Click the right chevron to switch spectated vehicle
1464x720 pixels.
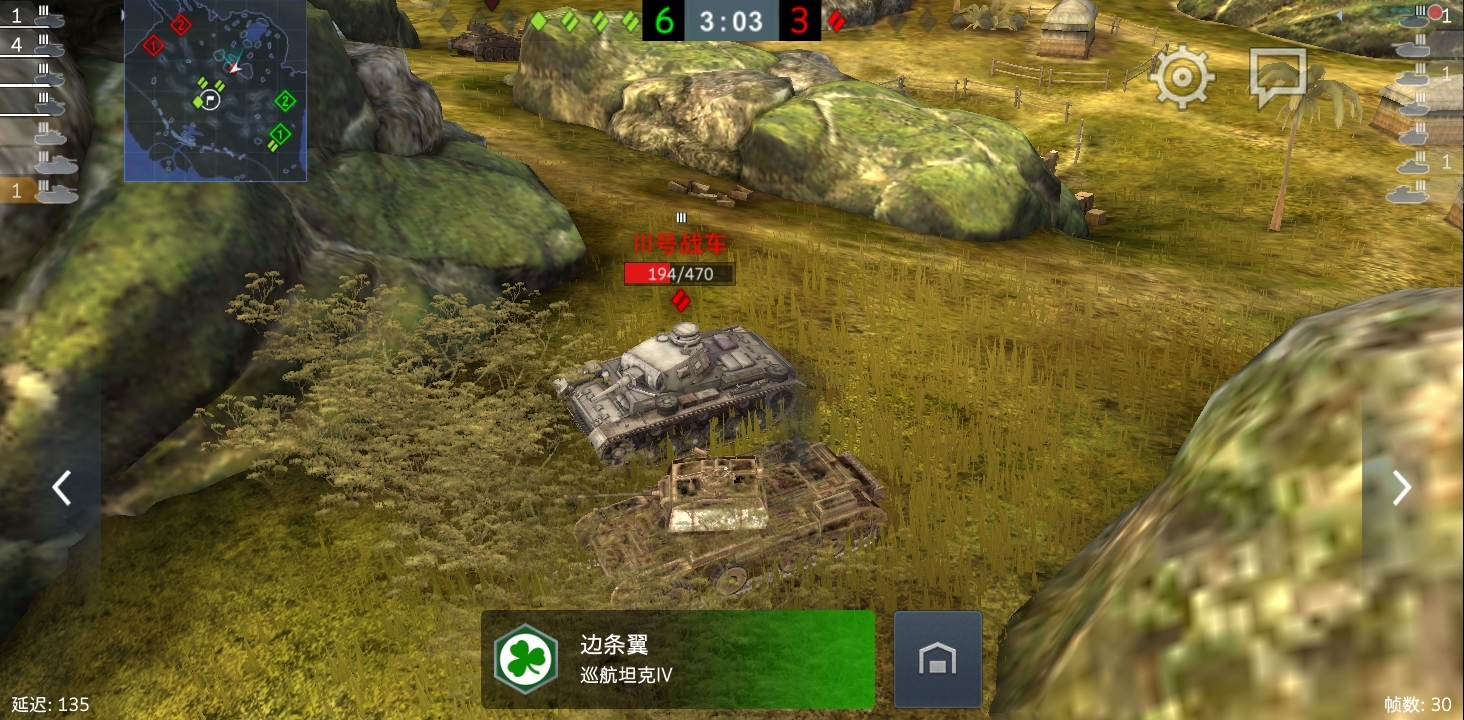[x=1402, y=488]
